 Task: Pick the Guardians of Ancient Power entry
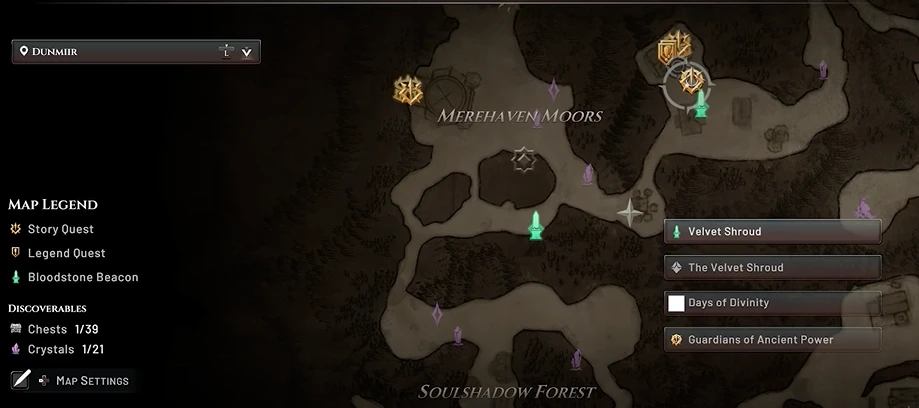[772, 340]
